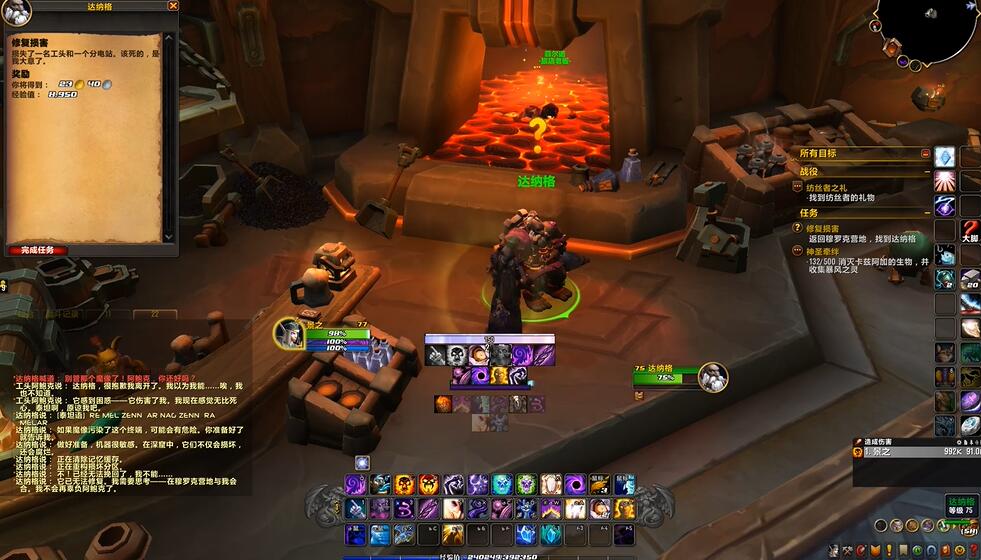Screen dimensions: 981x560
Task: Complete the quest with the red 完成任务 button
Action: tap(38, 250)
